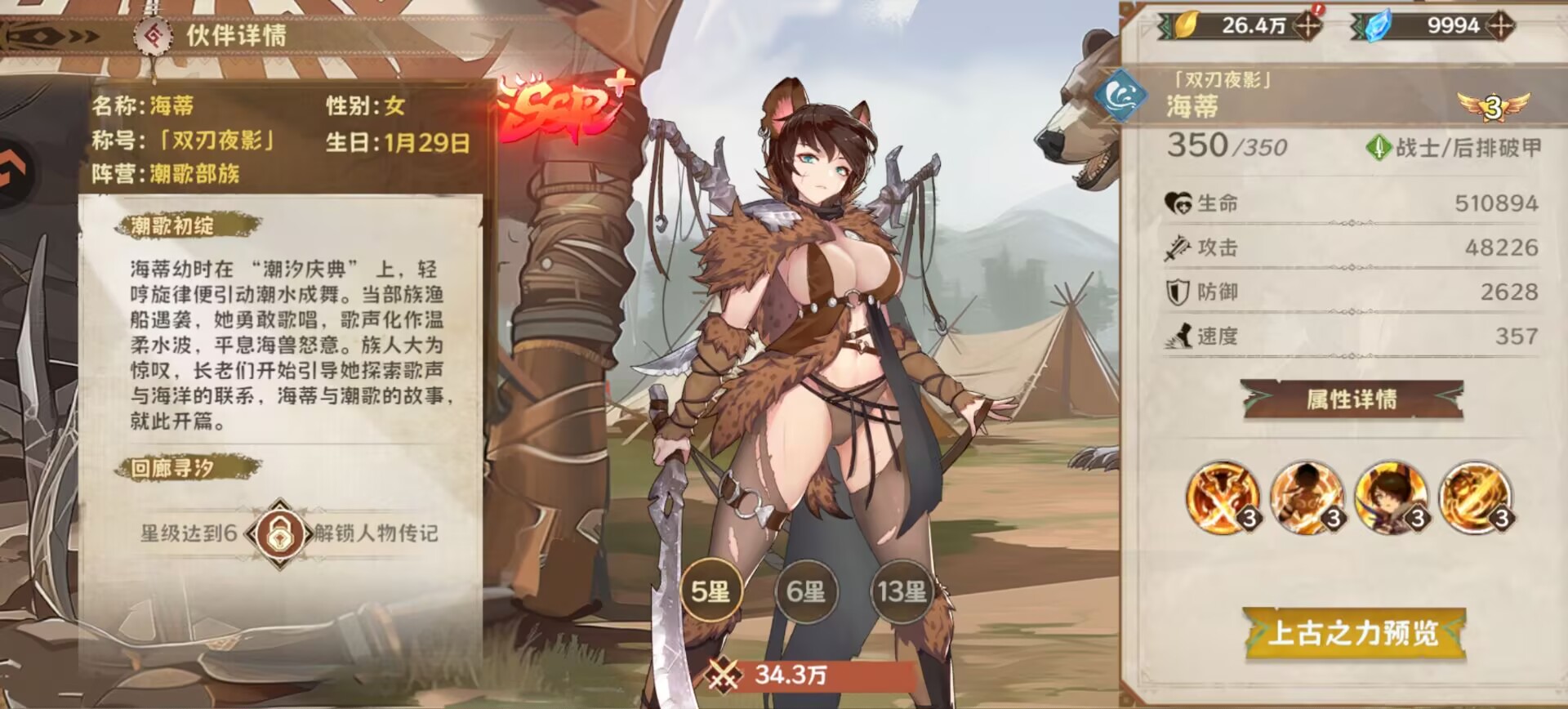Viewport: 1568px width, 709px height.
Task: Open the 上古之力预览 preview
Action: click(x=1353, y=633)
